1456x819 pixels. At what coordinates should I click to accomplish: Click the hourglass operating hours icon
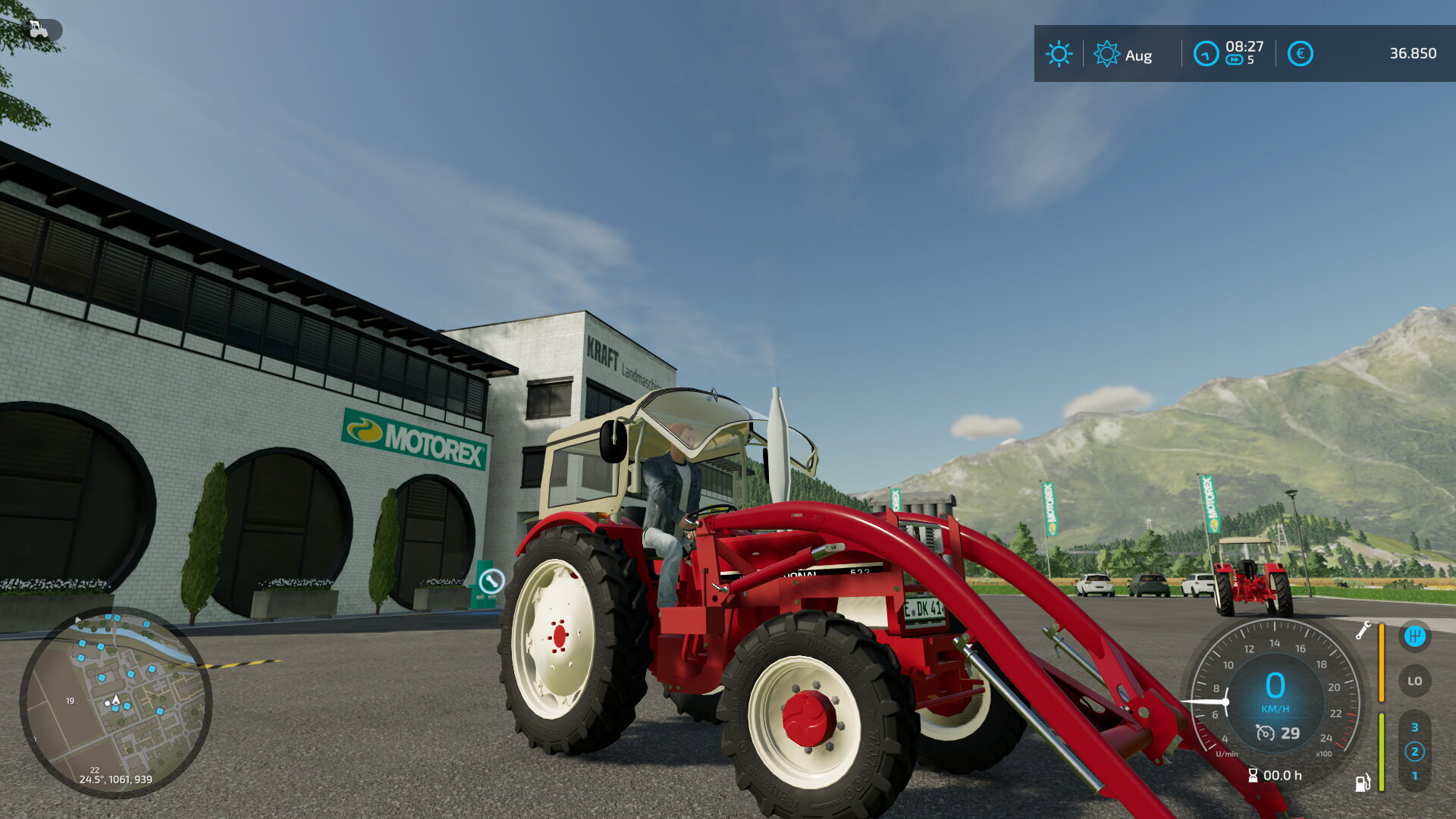click(x=1253, y=775)
